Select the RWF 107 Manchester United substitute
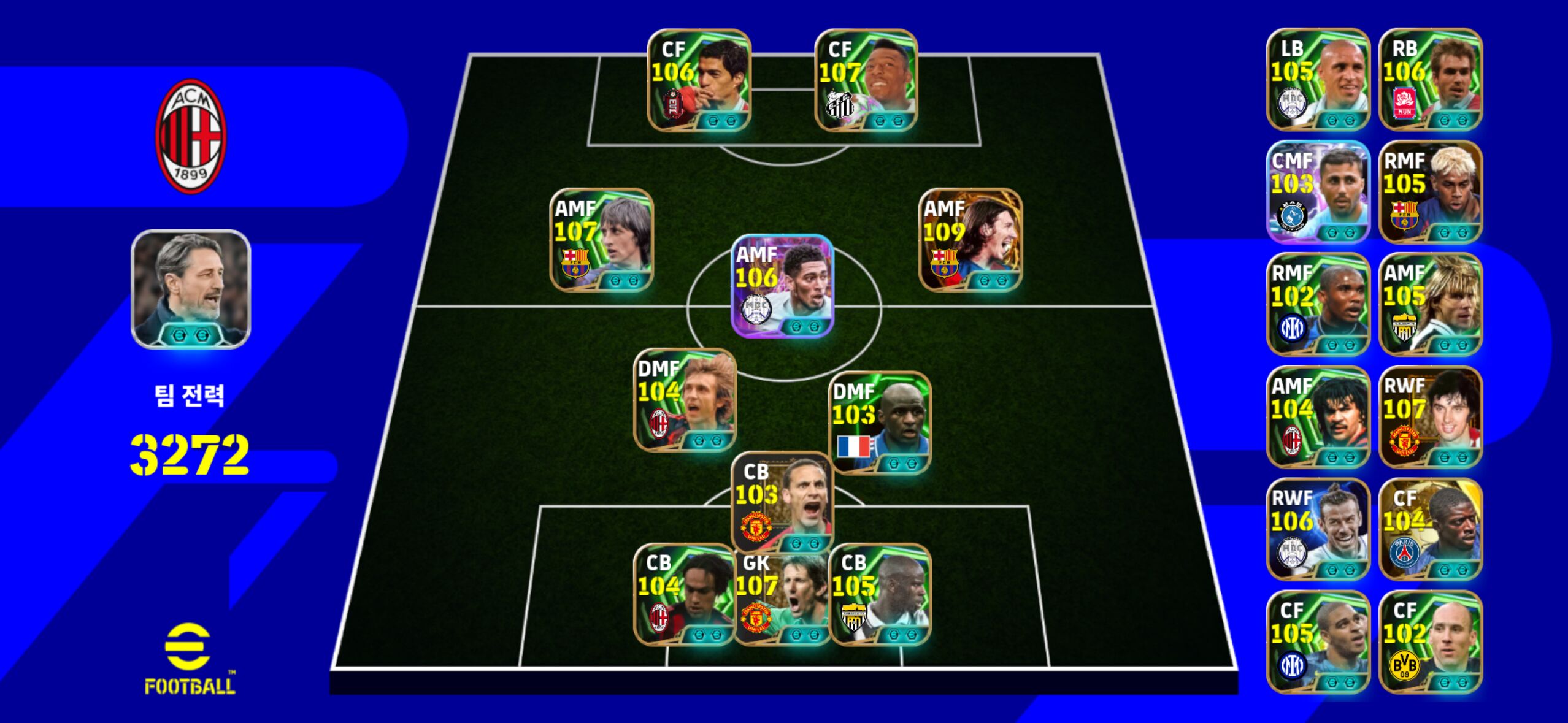Viewport: 1568px width, 723px height. 1431,417
